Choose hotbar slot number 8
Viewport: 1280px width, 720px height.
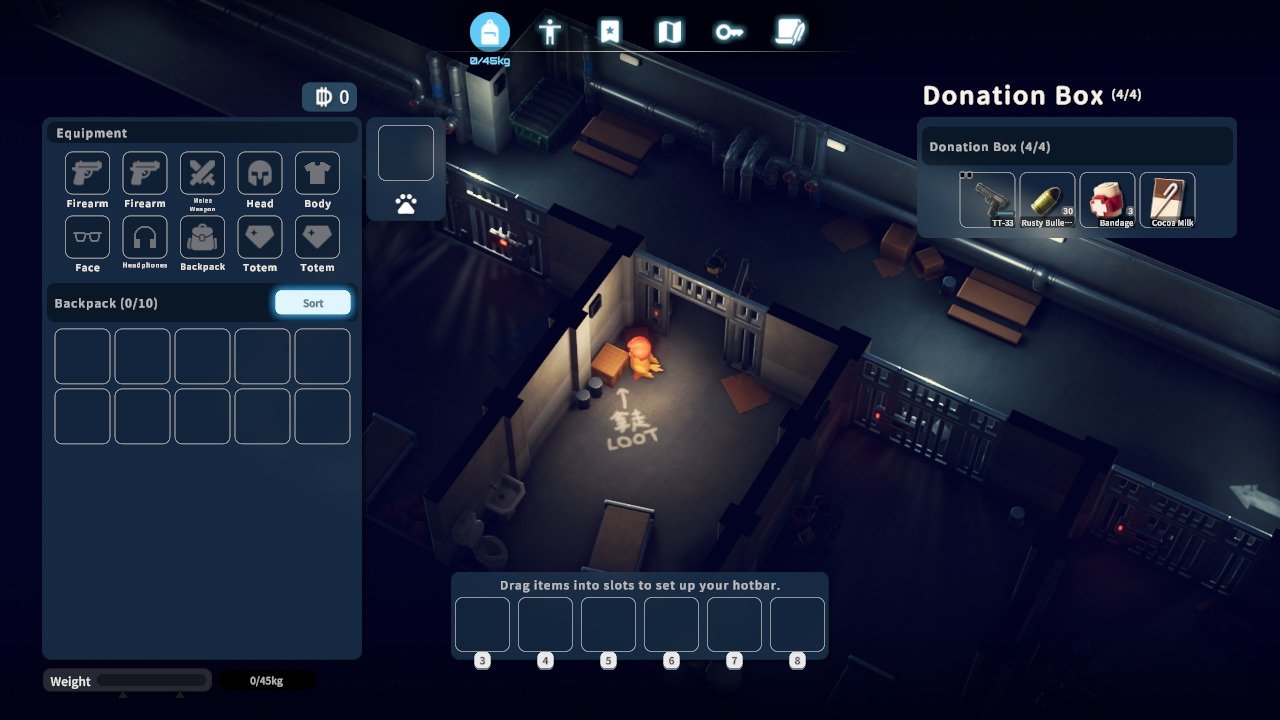pyautogui.click(x=797, y=624)
